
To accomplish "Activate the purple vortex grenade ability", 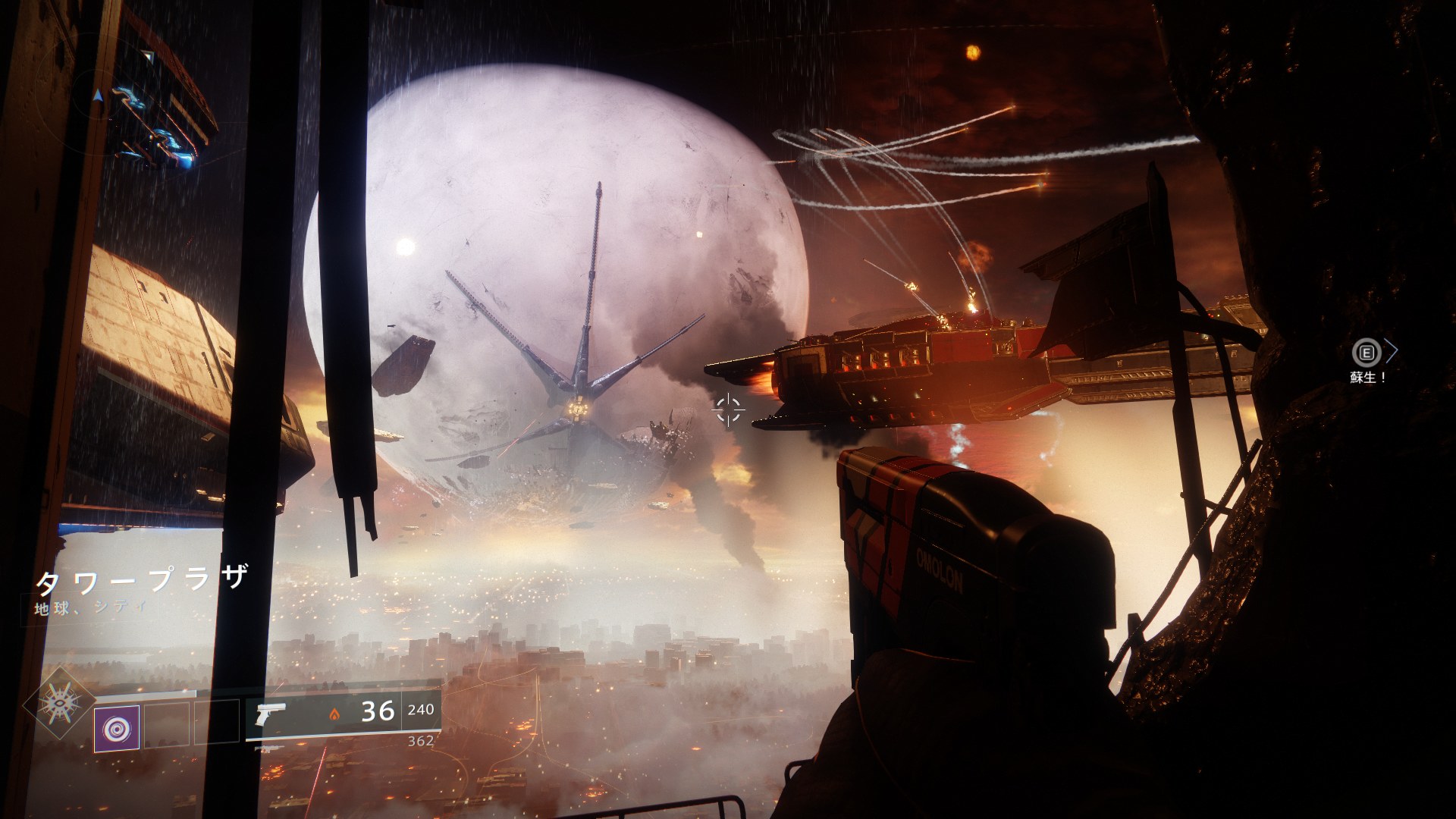I will click(x=116, y=727).
